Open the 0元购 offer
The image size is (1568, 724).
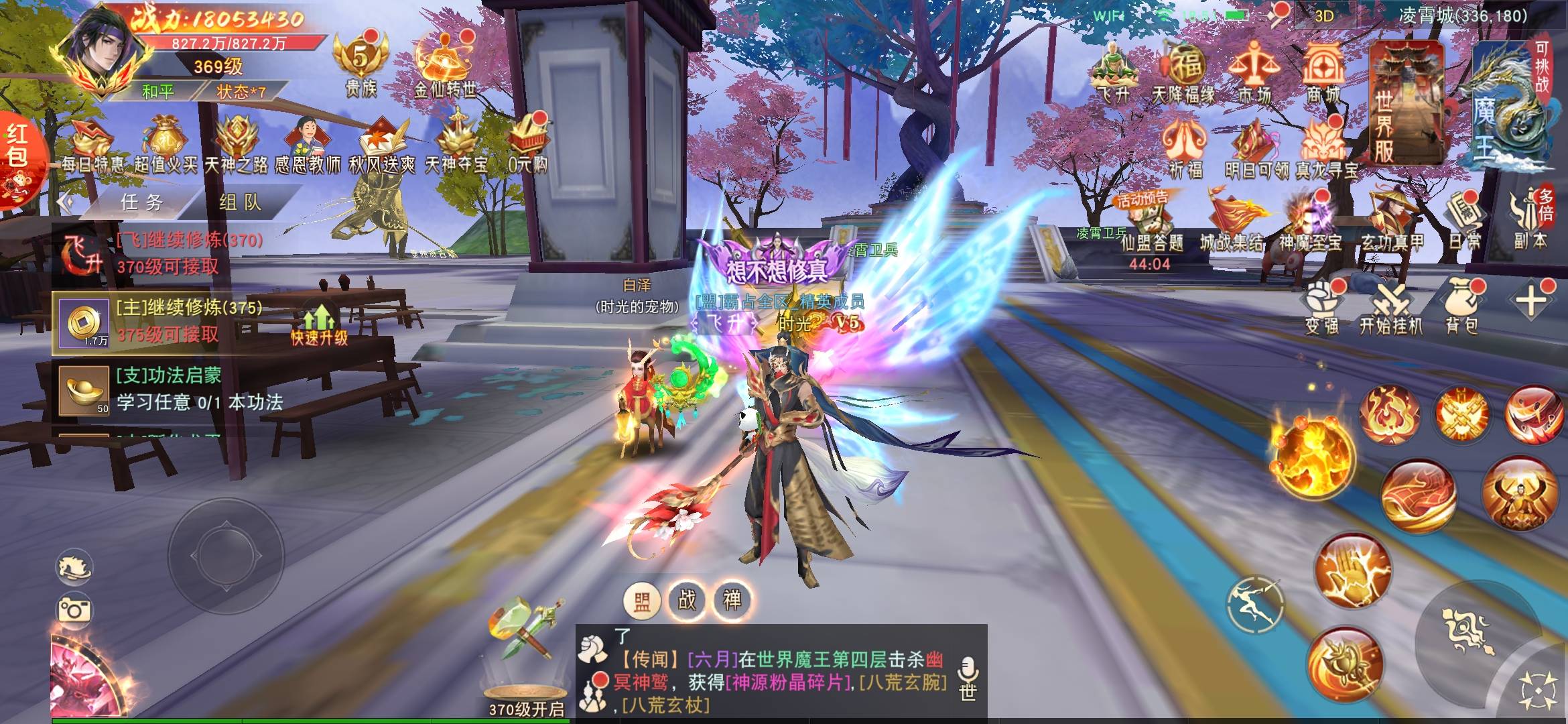point(528,144)
